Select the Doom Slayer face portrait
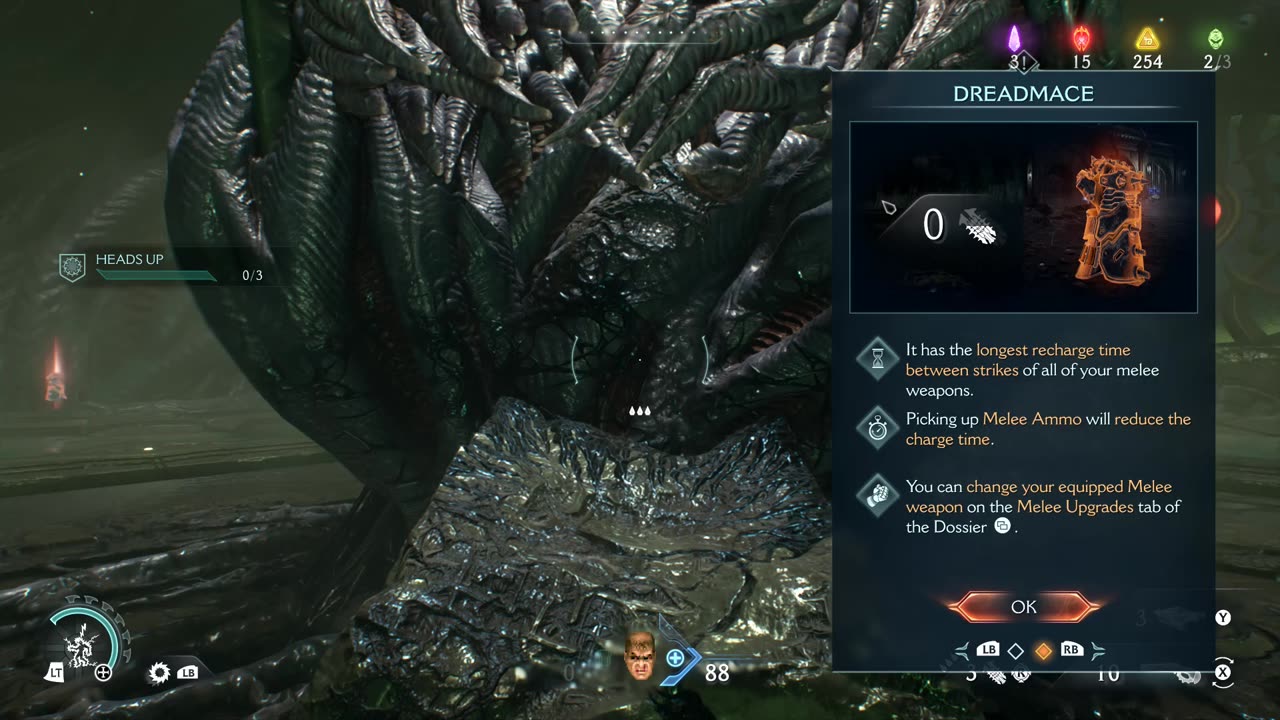Viewport: 1280px width, 720px height. [x=639, y=657]
